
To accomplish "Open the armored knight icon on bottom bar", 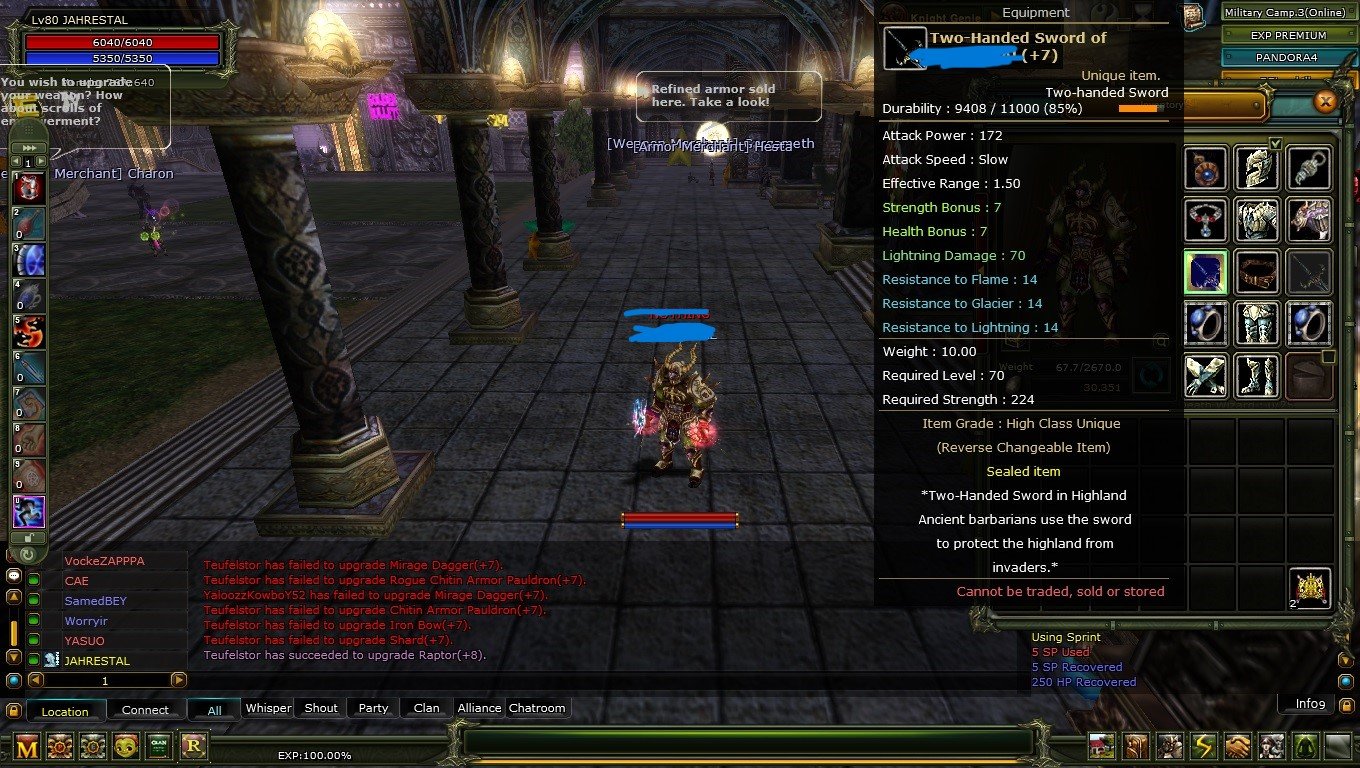I will [1169, 745].
